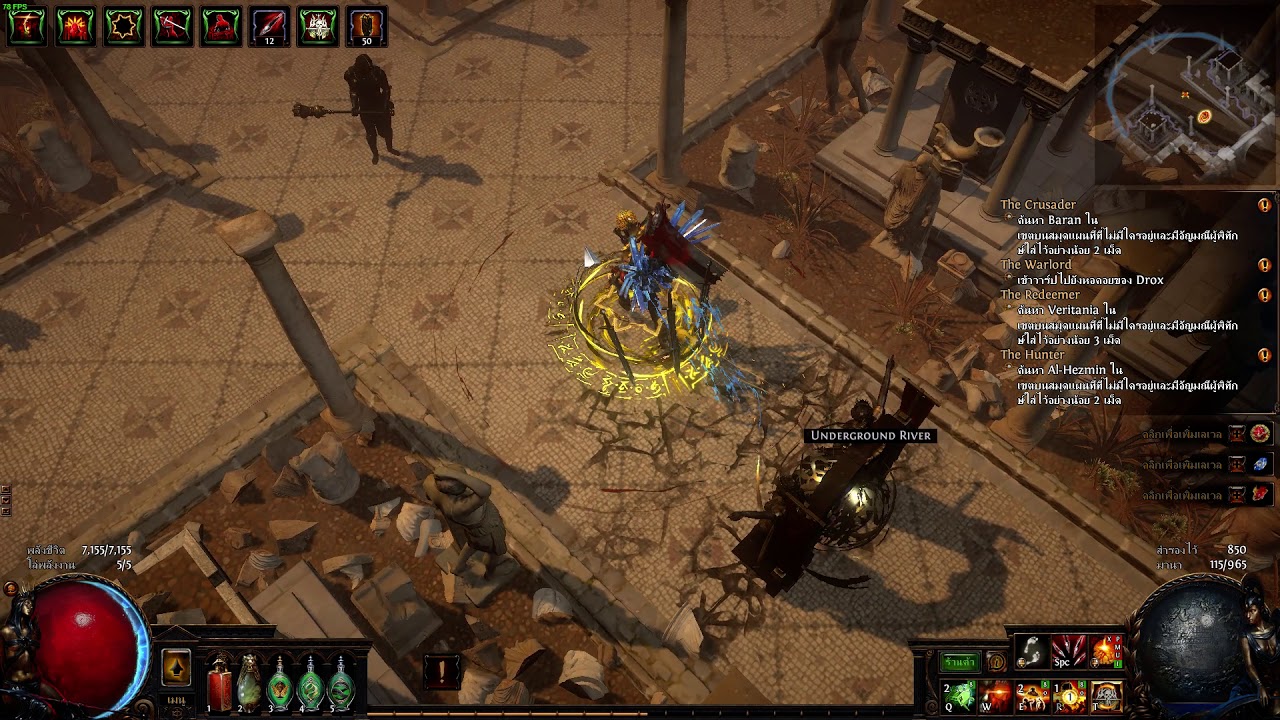Select The Hunter quest tracker entry

point(1032,355)
